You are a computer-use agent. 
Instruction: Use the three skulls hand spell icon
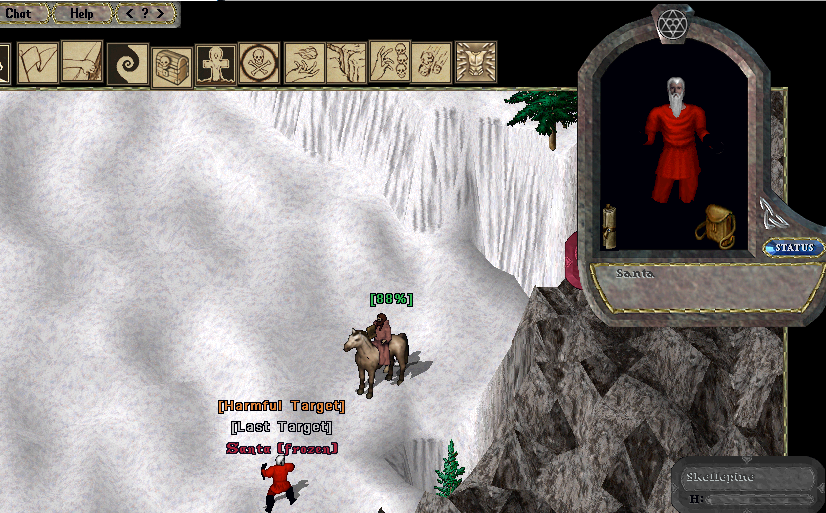tap(389, 61)
